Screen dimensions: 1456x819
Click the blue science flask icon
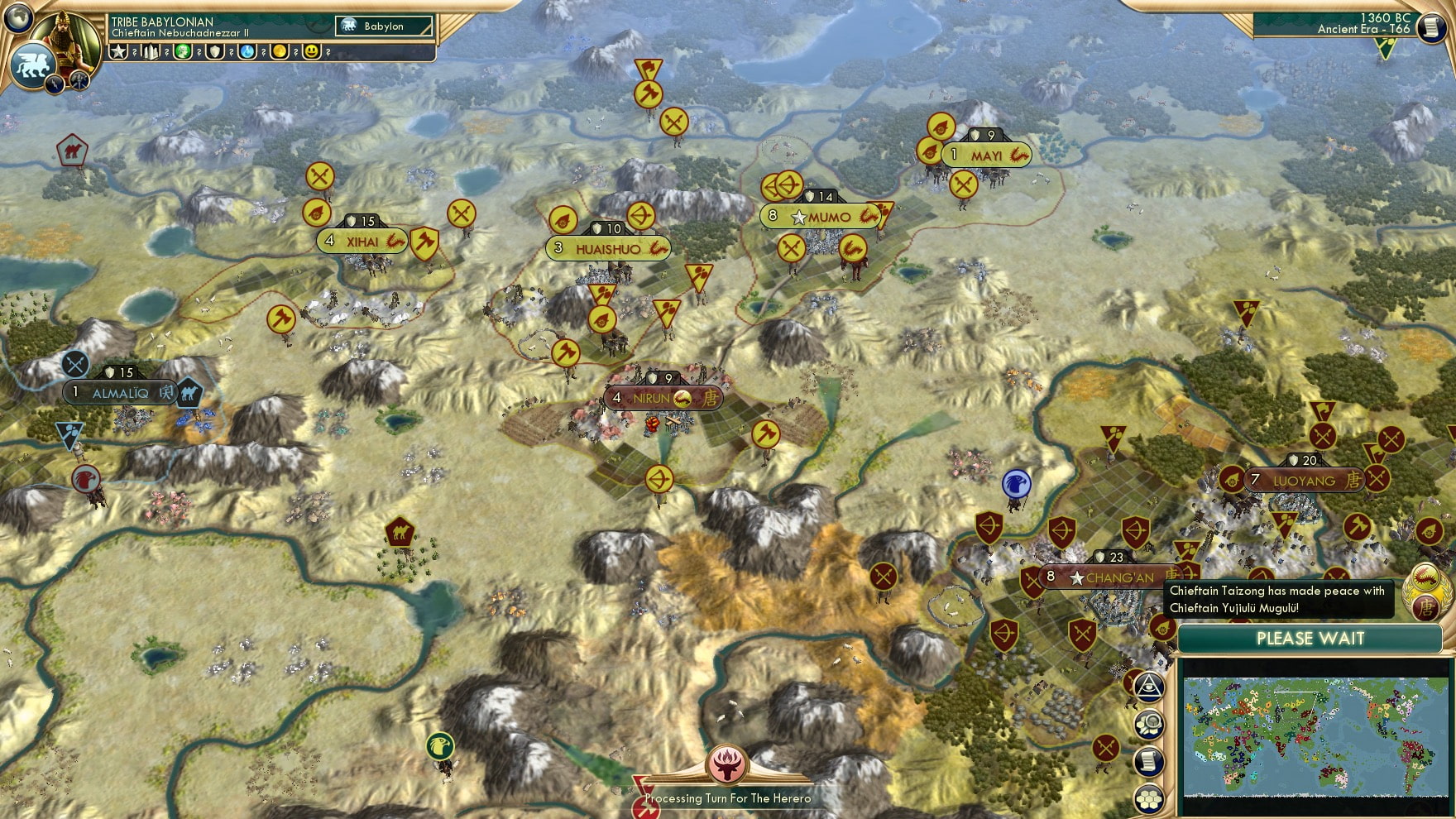pyautogui.click(x=248, y=51)
